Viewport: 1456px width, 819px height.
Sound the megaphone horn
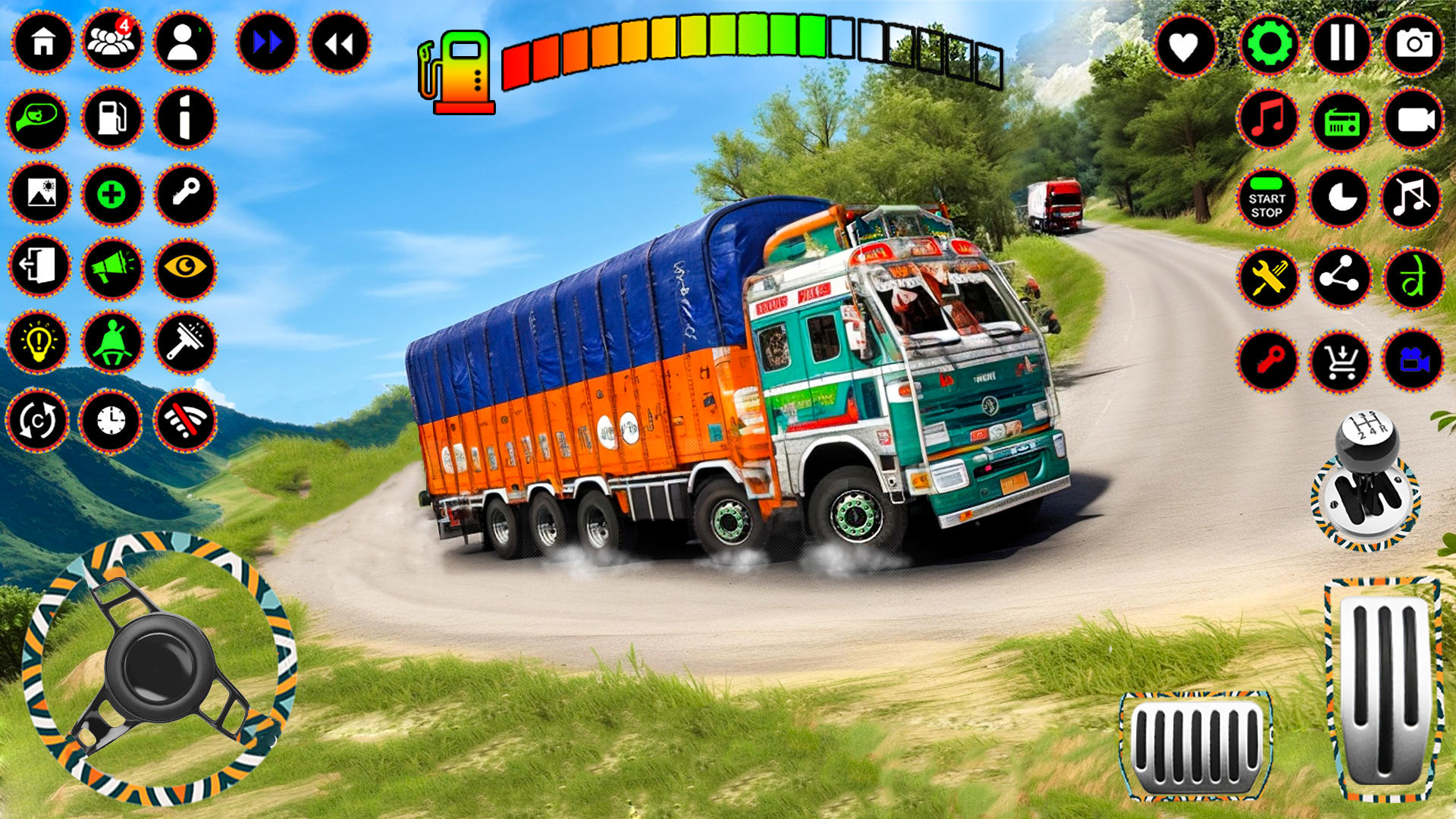click(x=111, y=268)
